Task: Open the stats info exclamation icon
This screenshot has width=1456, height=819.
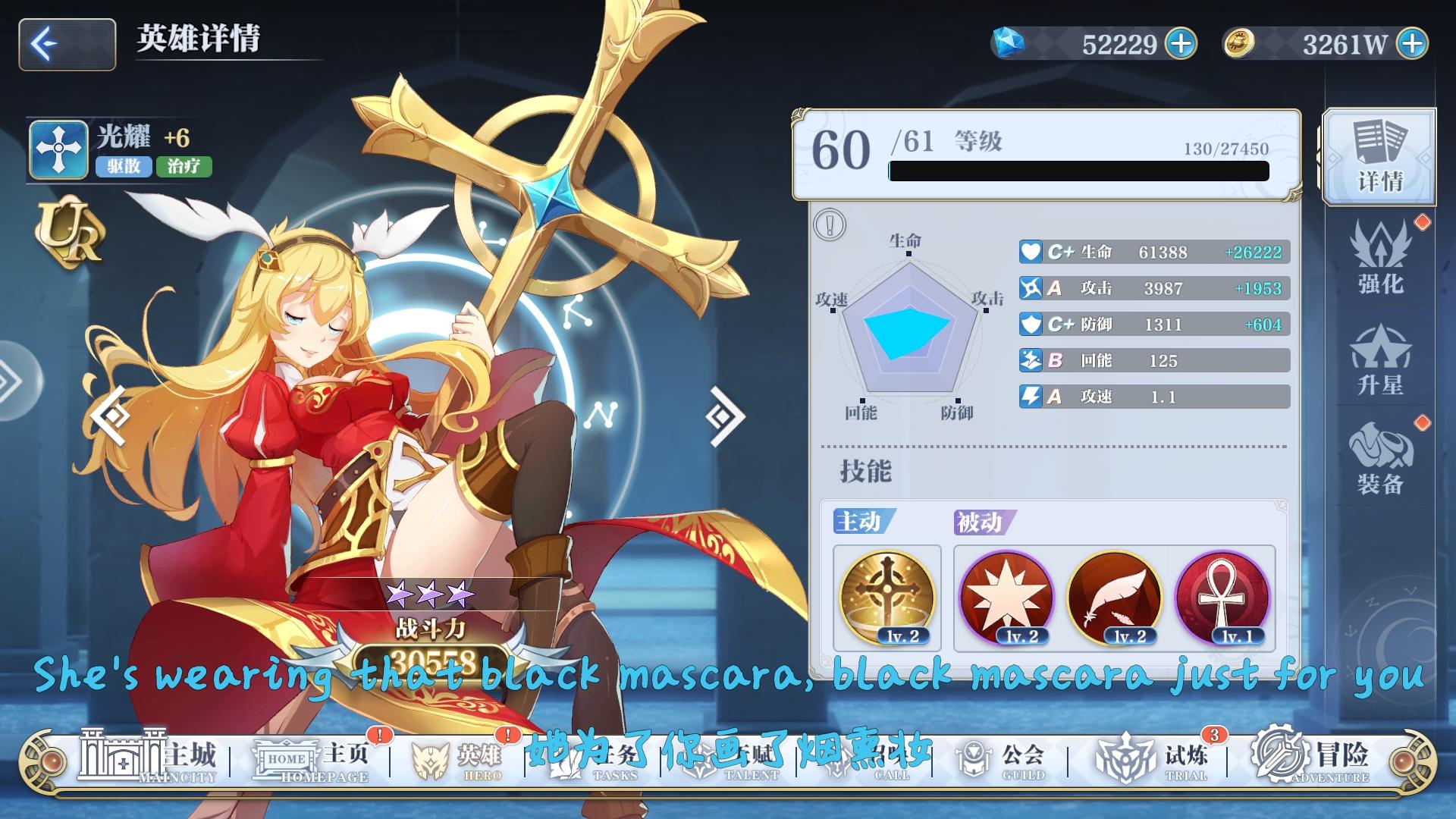Action: [x=831, y=224]
